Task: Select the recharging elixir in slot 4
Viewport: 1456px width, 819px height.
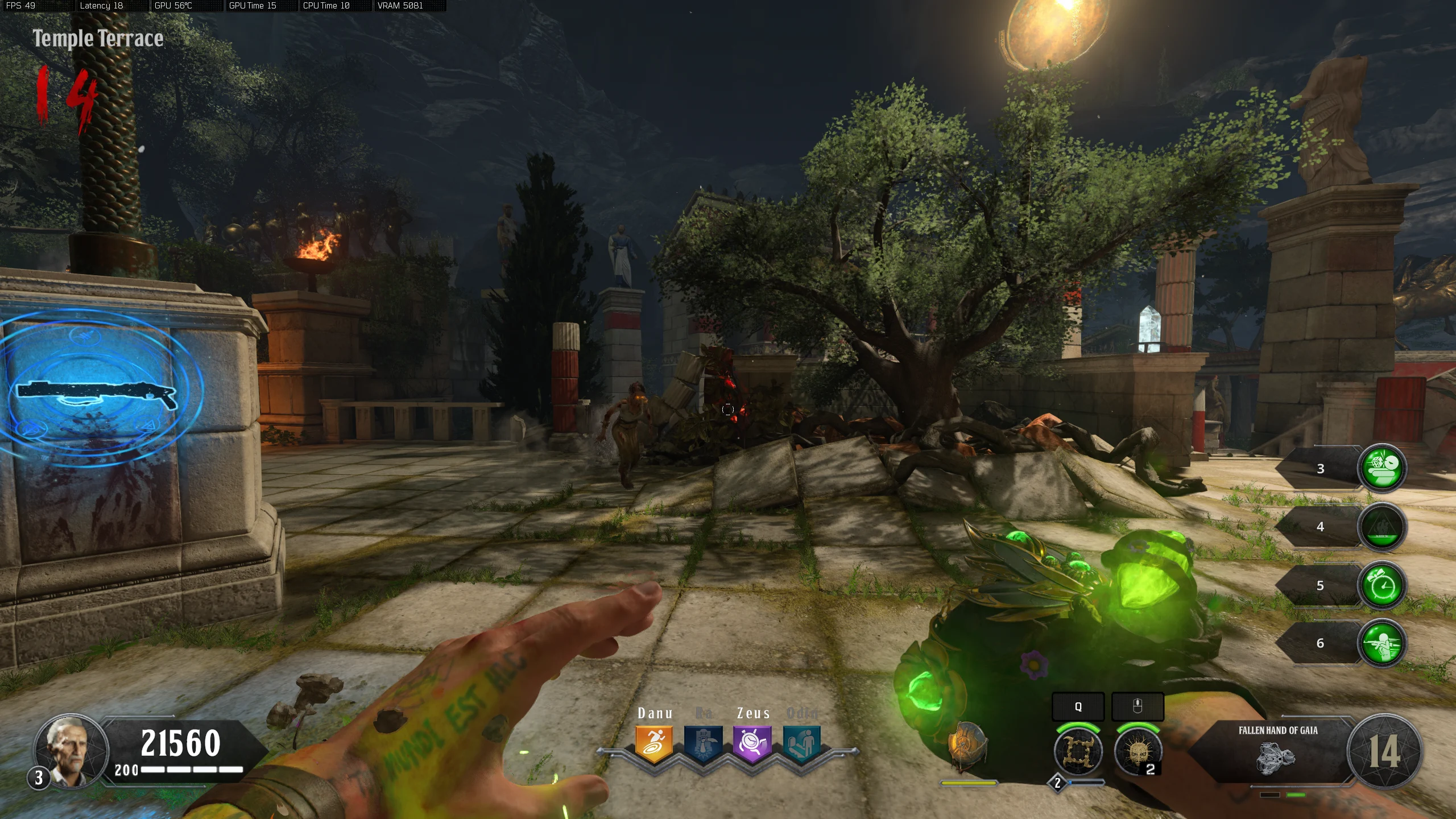Action: (x=1382, y=527)
